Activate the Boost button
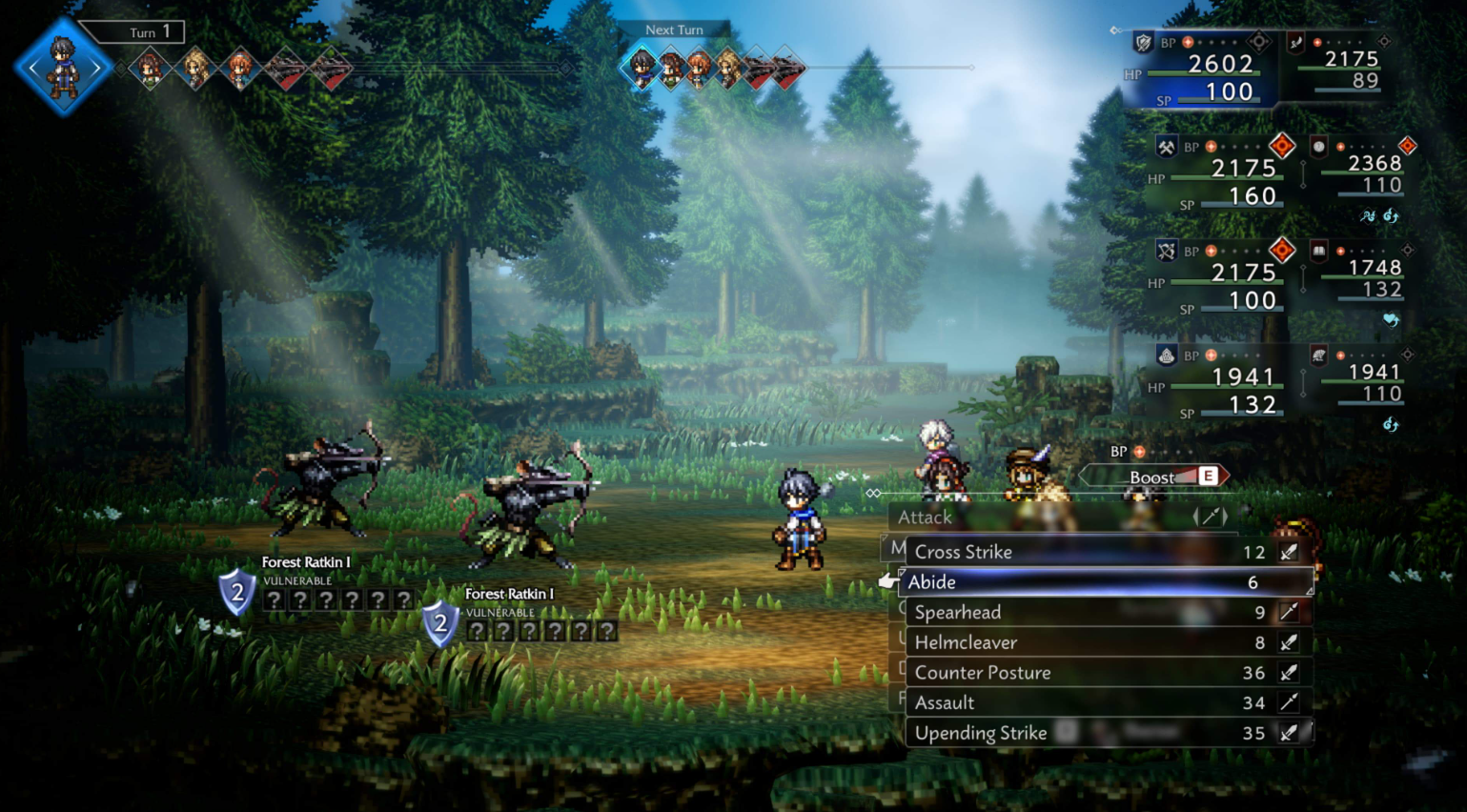Viewport: 1467px width, 812px height. tap(1155, 477)
